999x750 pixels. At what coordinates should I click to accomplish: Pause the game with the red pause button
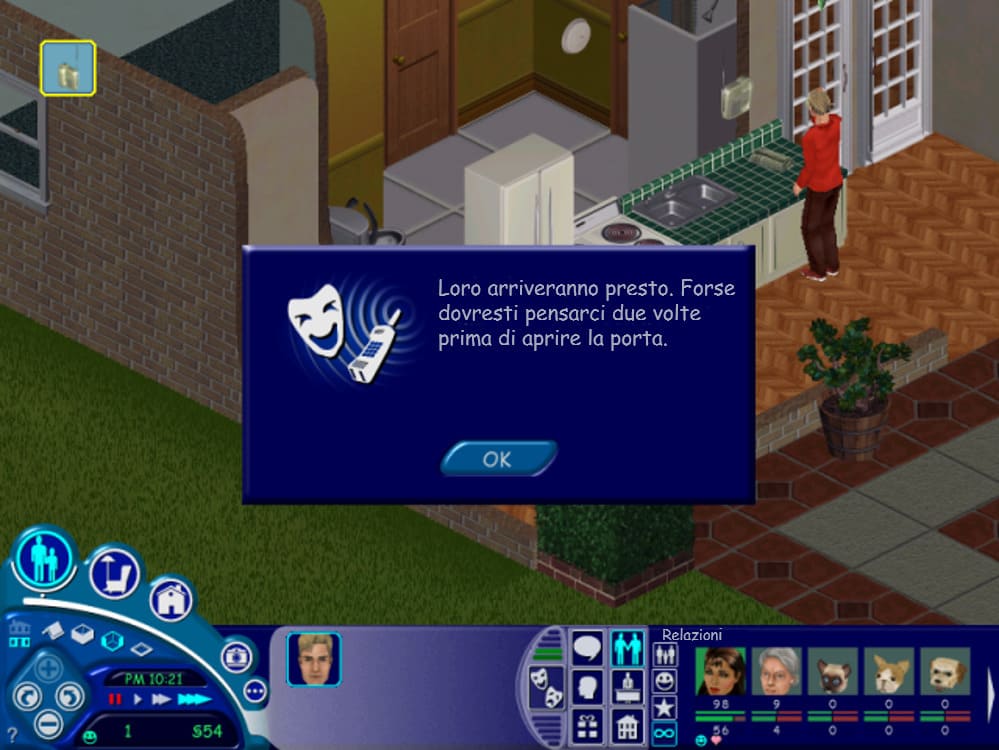[114, 699]
